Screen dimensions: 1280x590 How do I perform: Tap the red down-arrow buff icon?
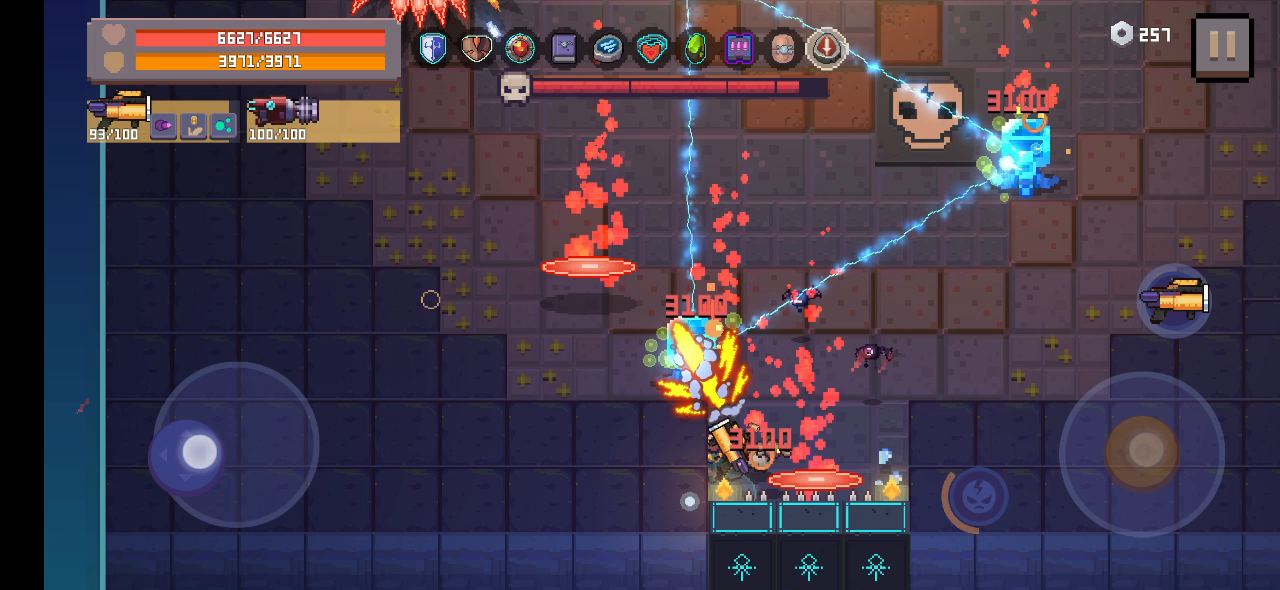(x=827, y=48)
